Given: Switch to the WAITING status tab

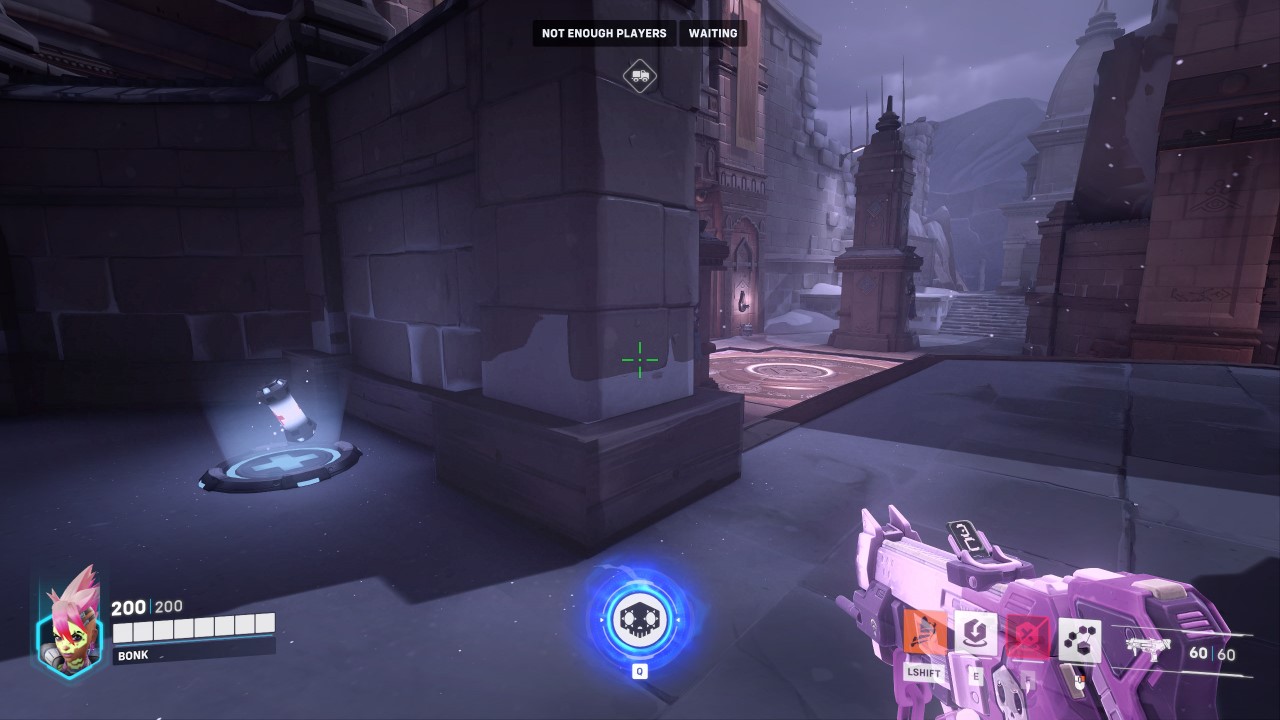Looking at the screenshot, I should pyautogui.click(x=713, y=33).
